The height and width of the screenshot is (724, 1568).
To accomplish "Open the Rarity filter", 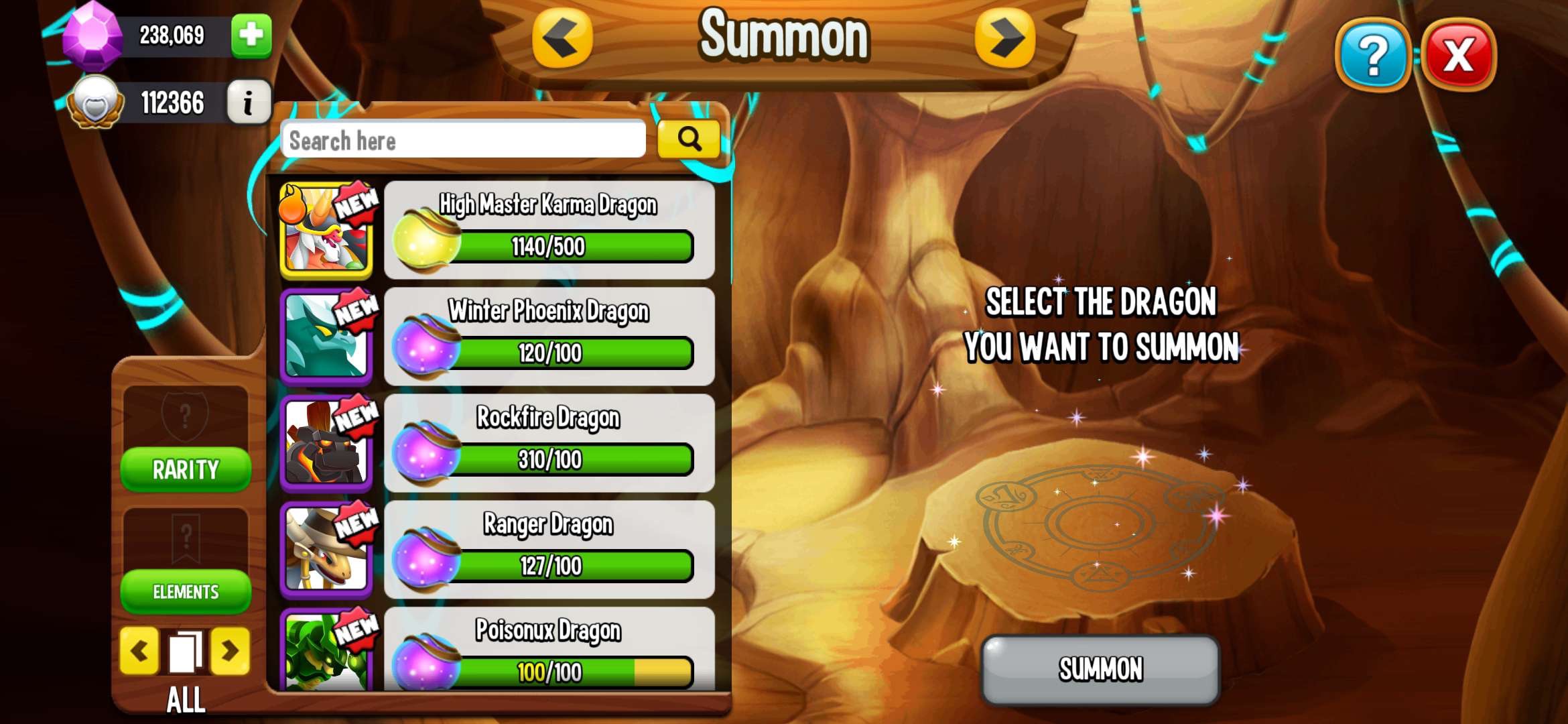I will pos(186,469).
